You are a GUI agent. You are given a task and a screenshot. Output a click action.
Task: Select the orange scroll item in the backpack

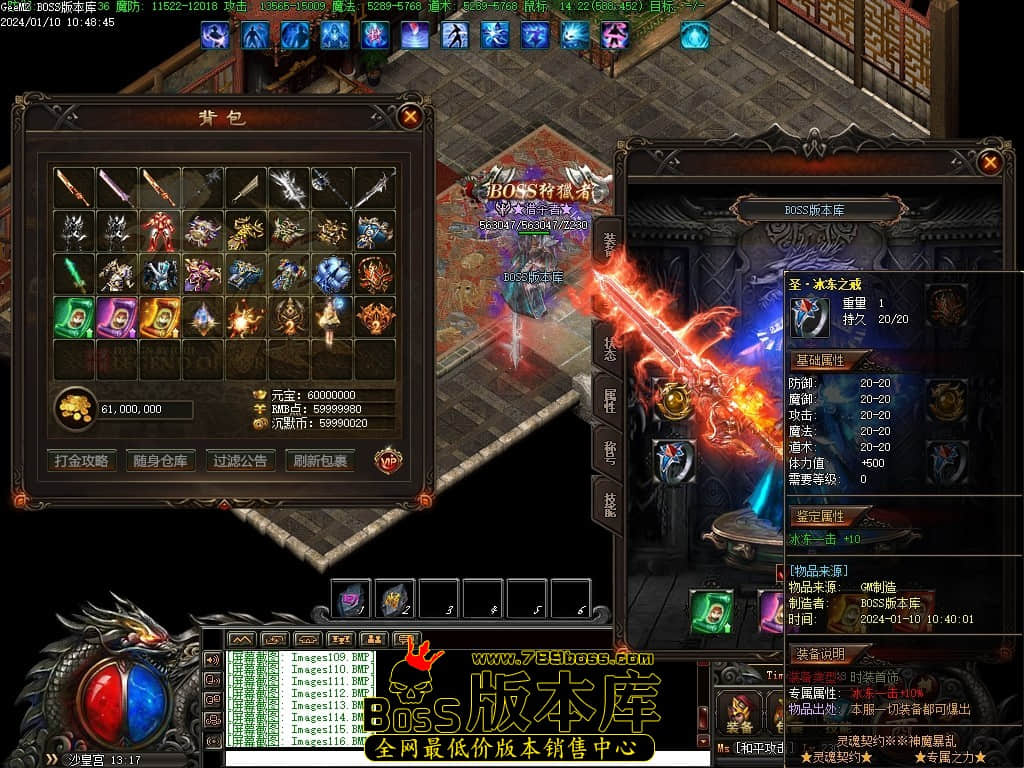pos(160,317)
